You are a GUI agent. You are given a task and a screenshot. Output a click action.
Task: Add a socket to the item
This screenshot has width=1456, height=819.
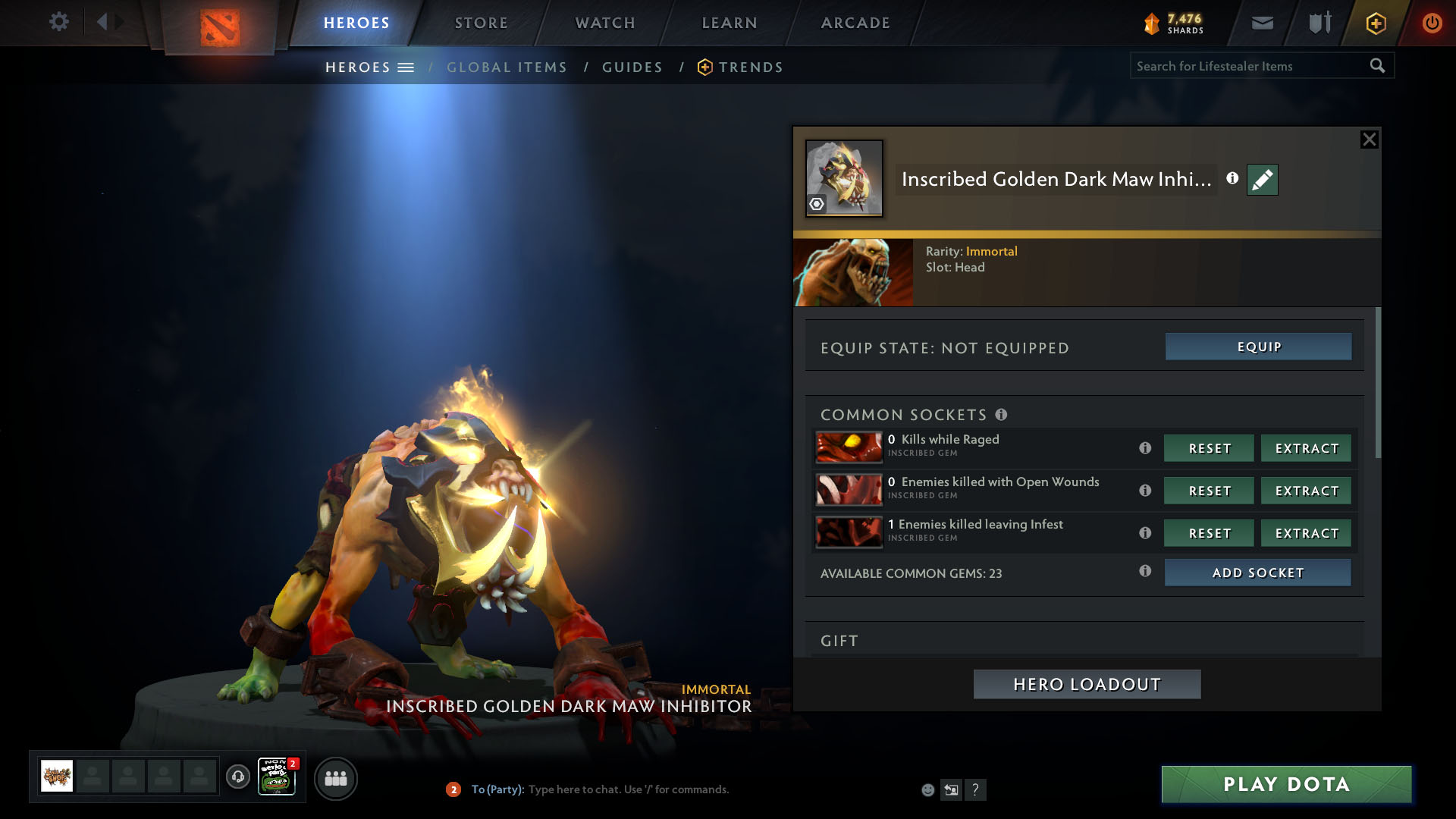click(1257, 573)
